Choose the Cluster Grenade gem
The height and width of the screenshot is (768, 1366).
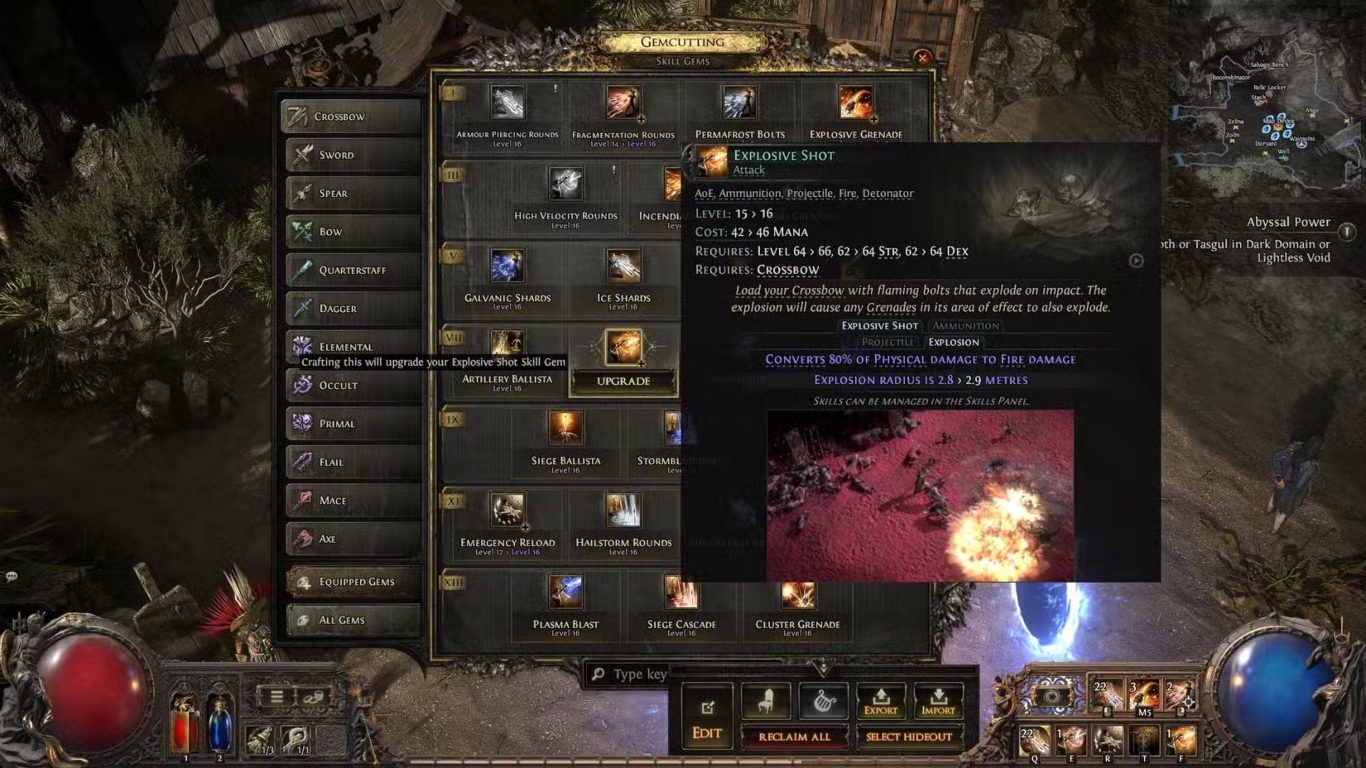point(798,592)
